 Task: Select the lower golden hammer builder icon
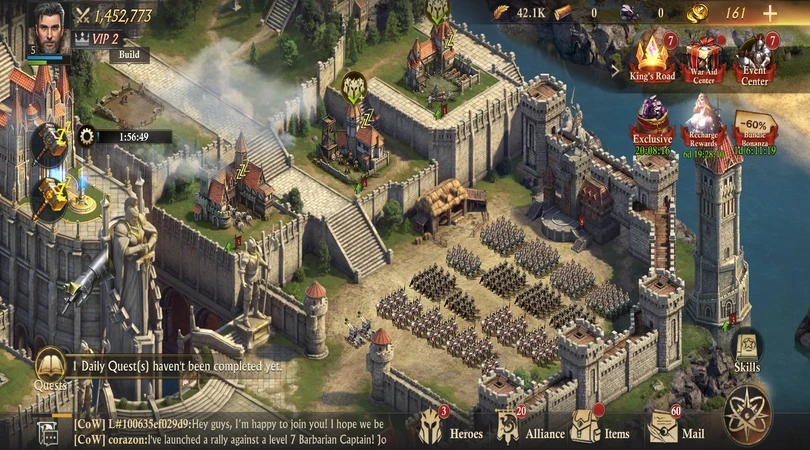click(47, 196)
